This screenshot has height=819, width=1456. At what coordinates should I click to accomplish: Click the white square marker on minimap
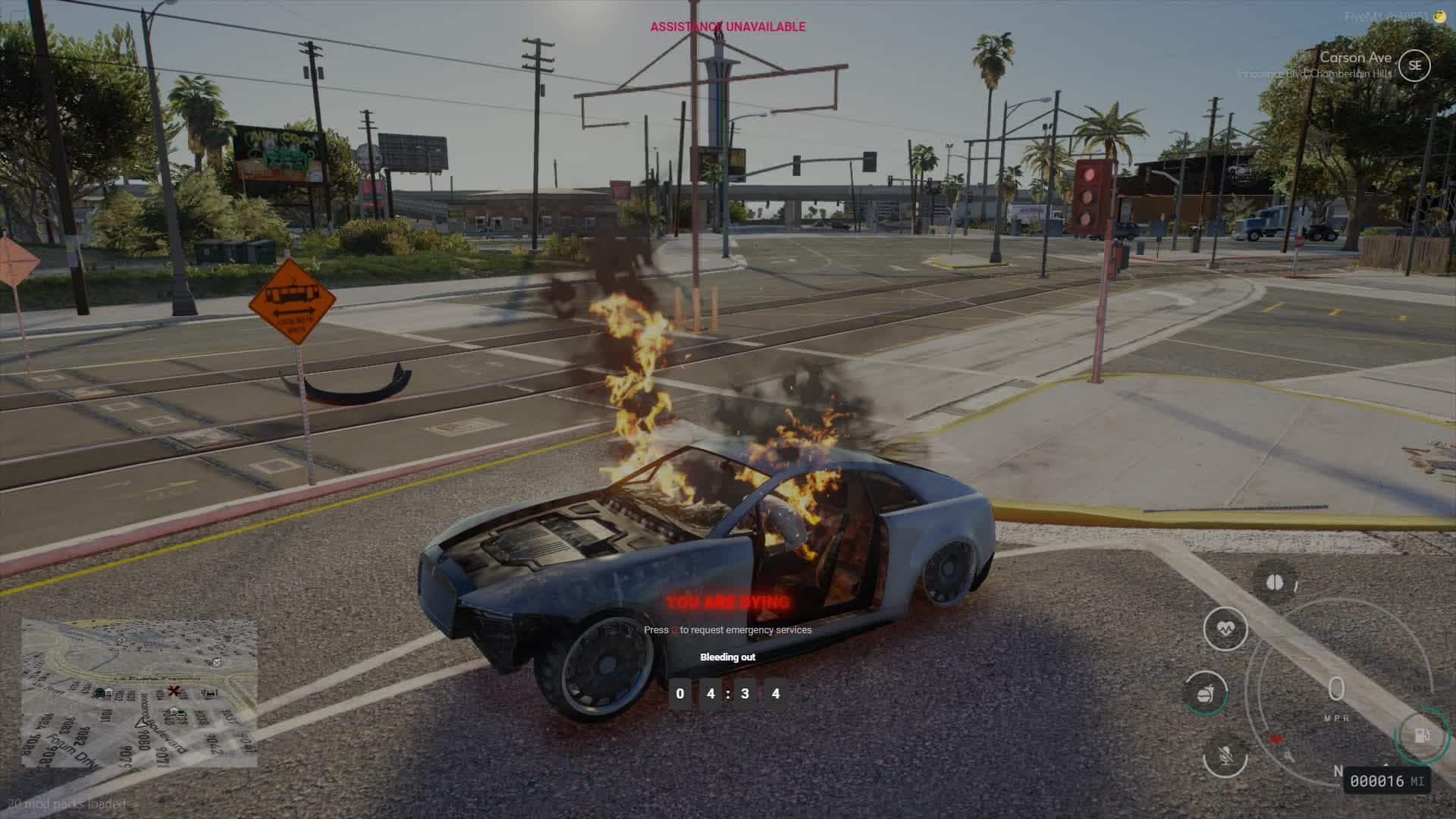tap(217, 662)
